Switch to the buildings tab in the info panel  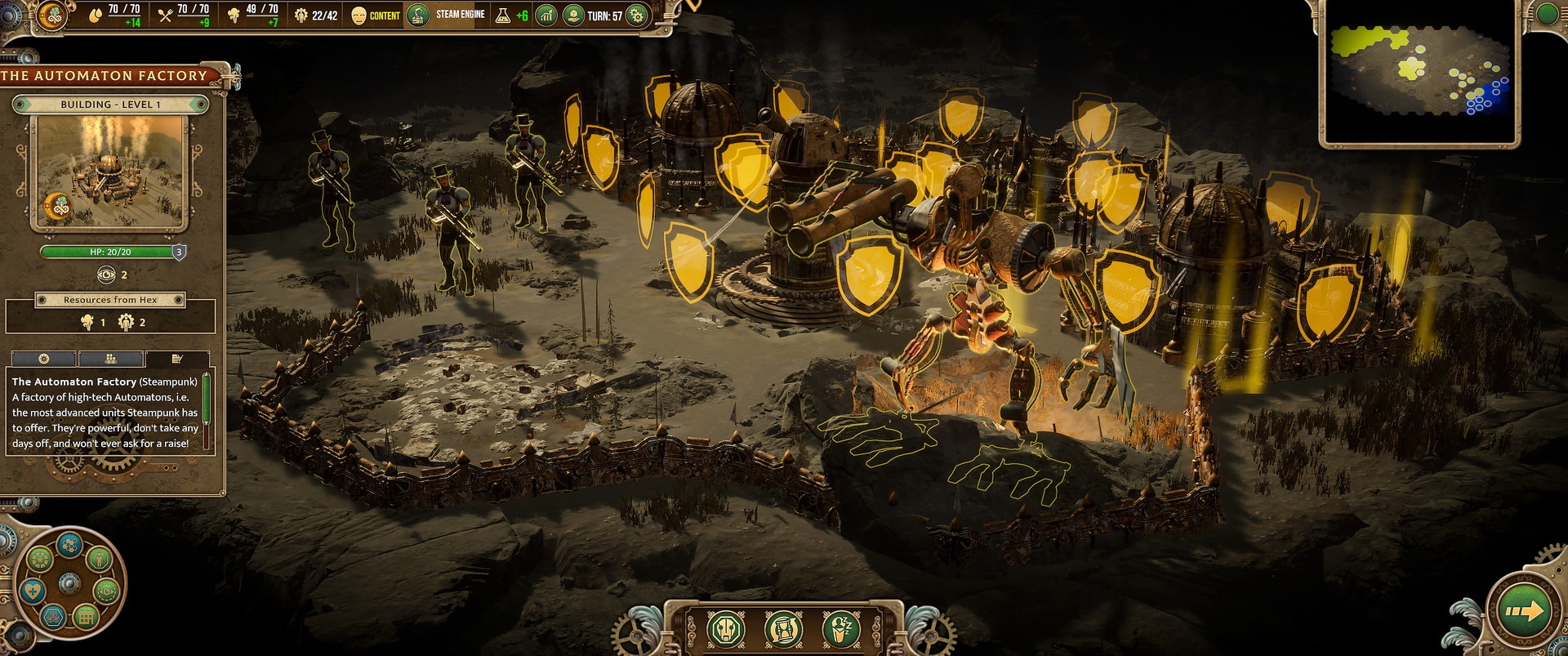tap(110, 359)
